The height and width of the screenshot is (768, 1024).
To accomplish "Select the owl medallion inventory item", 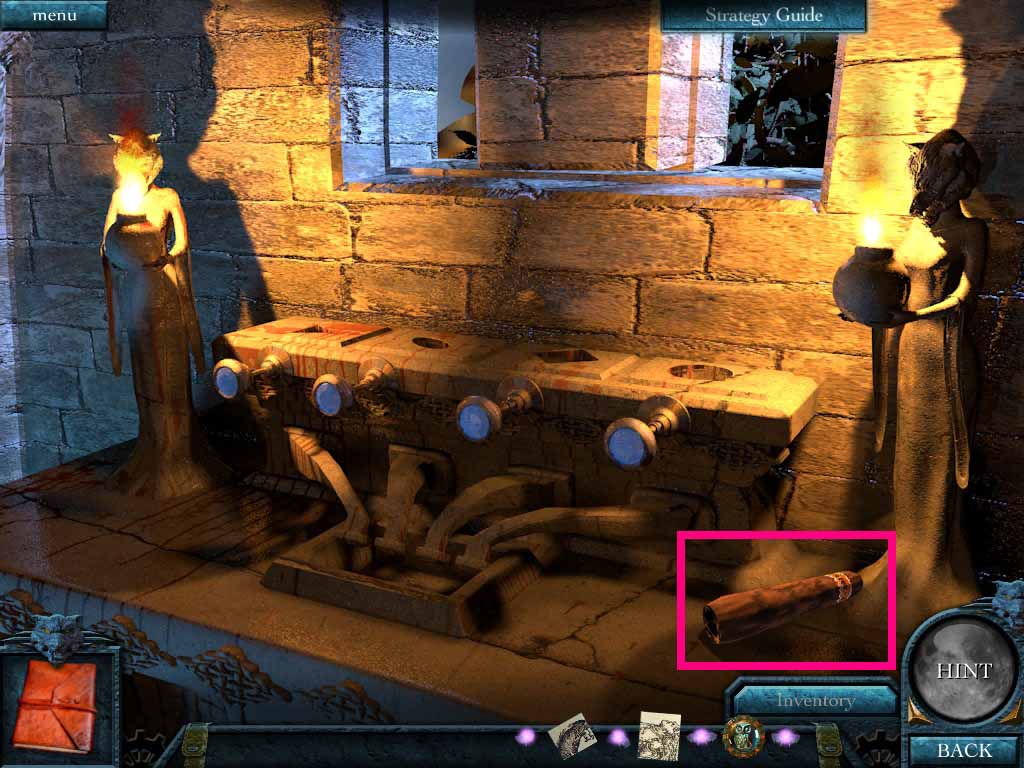I will 744,738.
